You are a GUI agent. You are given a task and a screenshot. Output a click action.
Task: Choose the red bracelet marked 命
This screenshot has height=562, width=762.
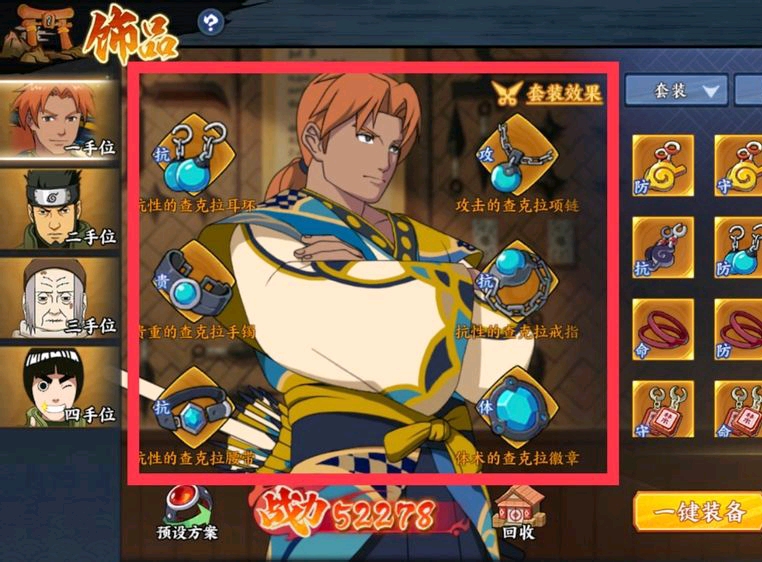tap(662, 329)
